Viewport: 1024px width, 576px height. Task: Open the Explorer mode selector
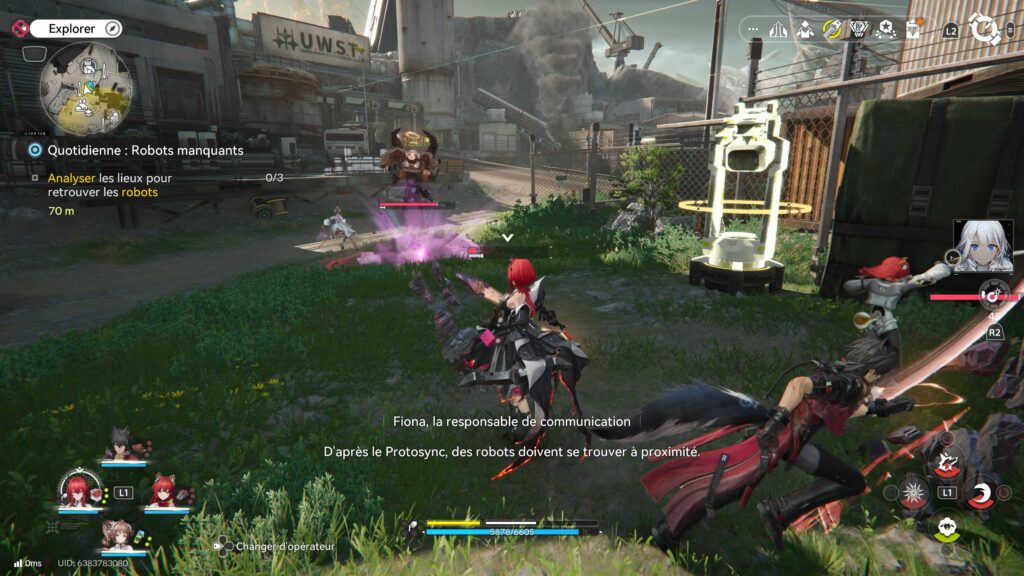(x=75, y=29)
